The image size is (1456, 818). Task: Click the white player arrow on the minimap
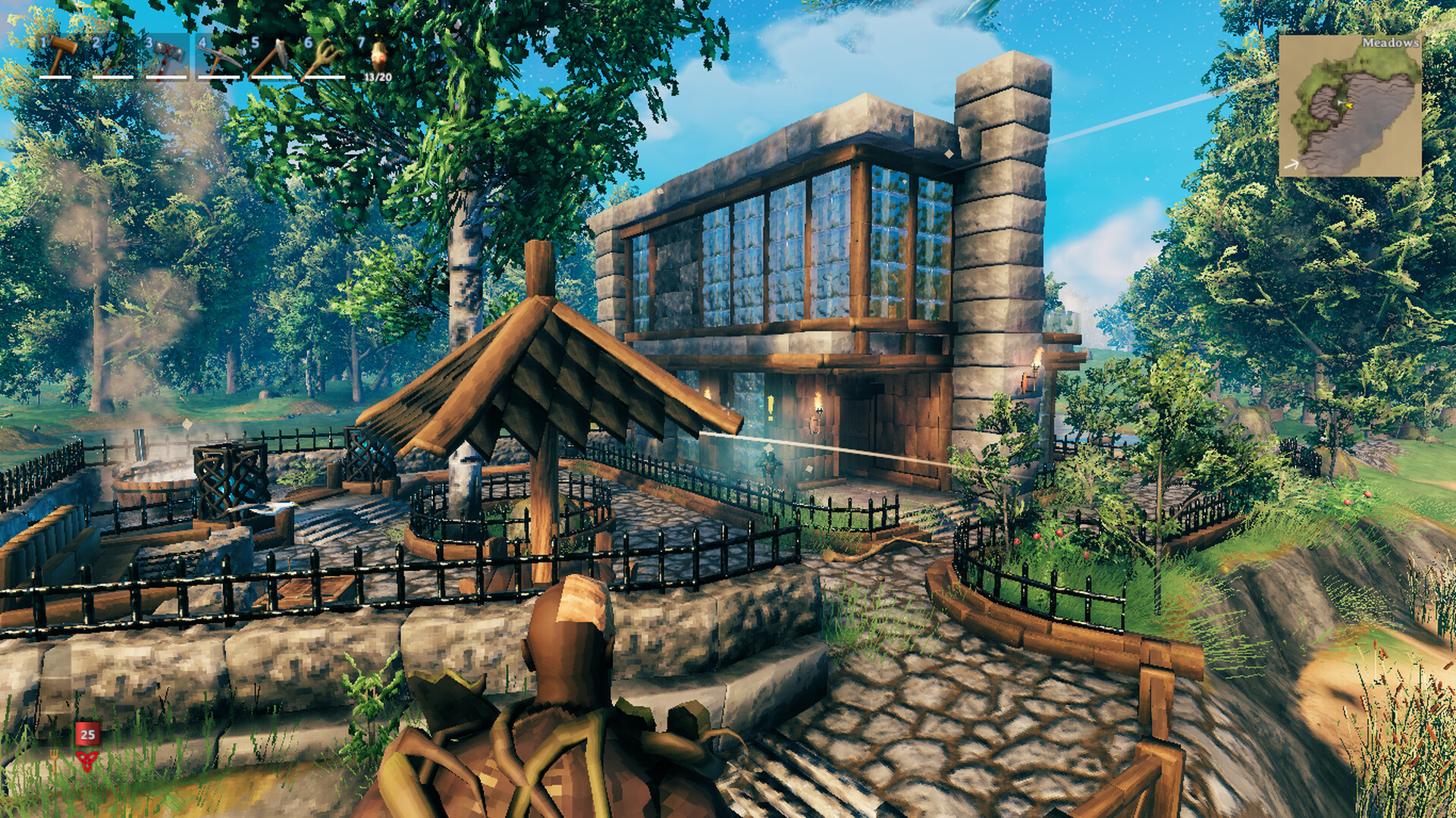pyautogui.click(x=1340, y=102)
